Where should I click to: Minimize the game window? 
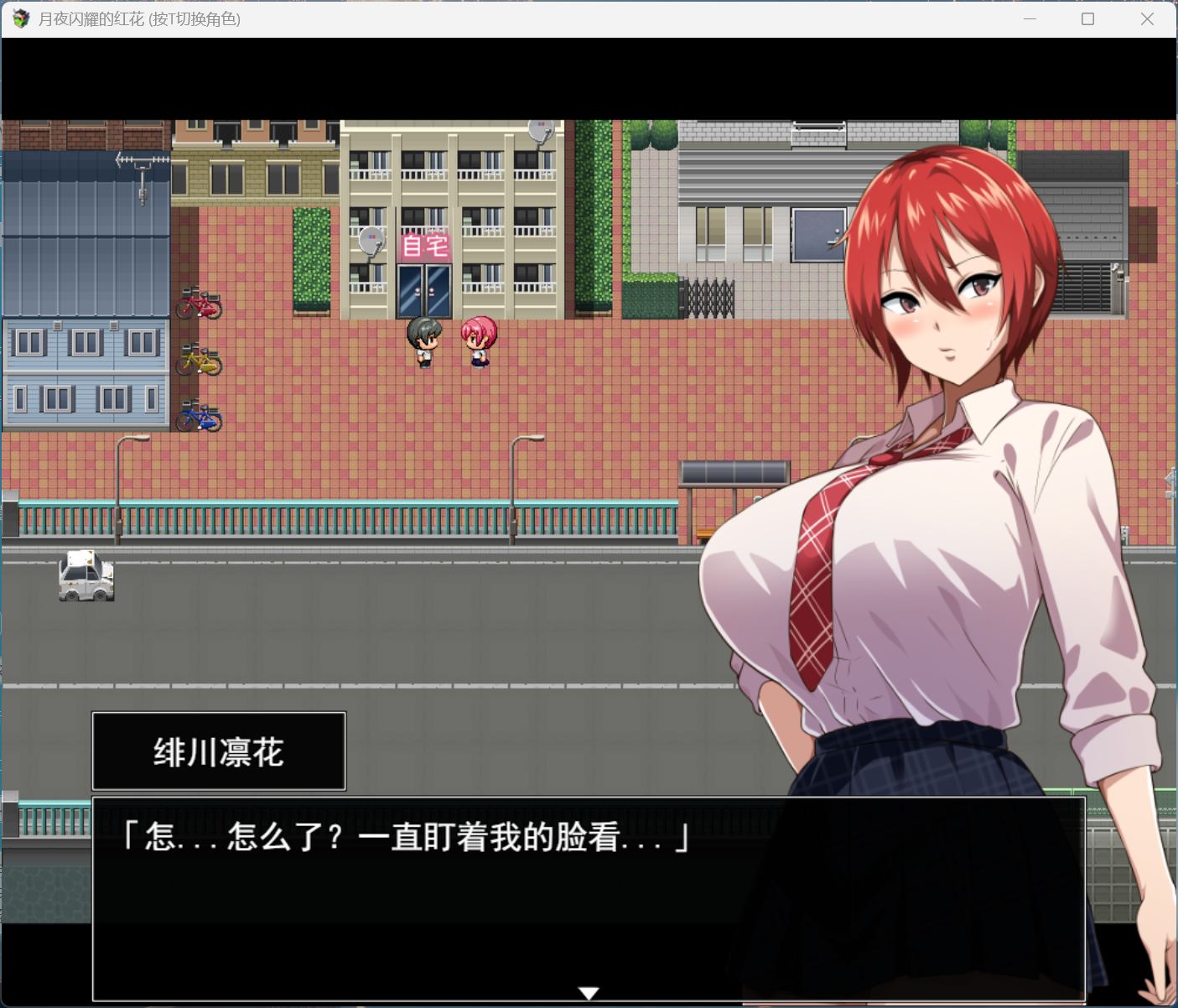1030,19
